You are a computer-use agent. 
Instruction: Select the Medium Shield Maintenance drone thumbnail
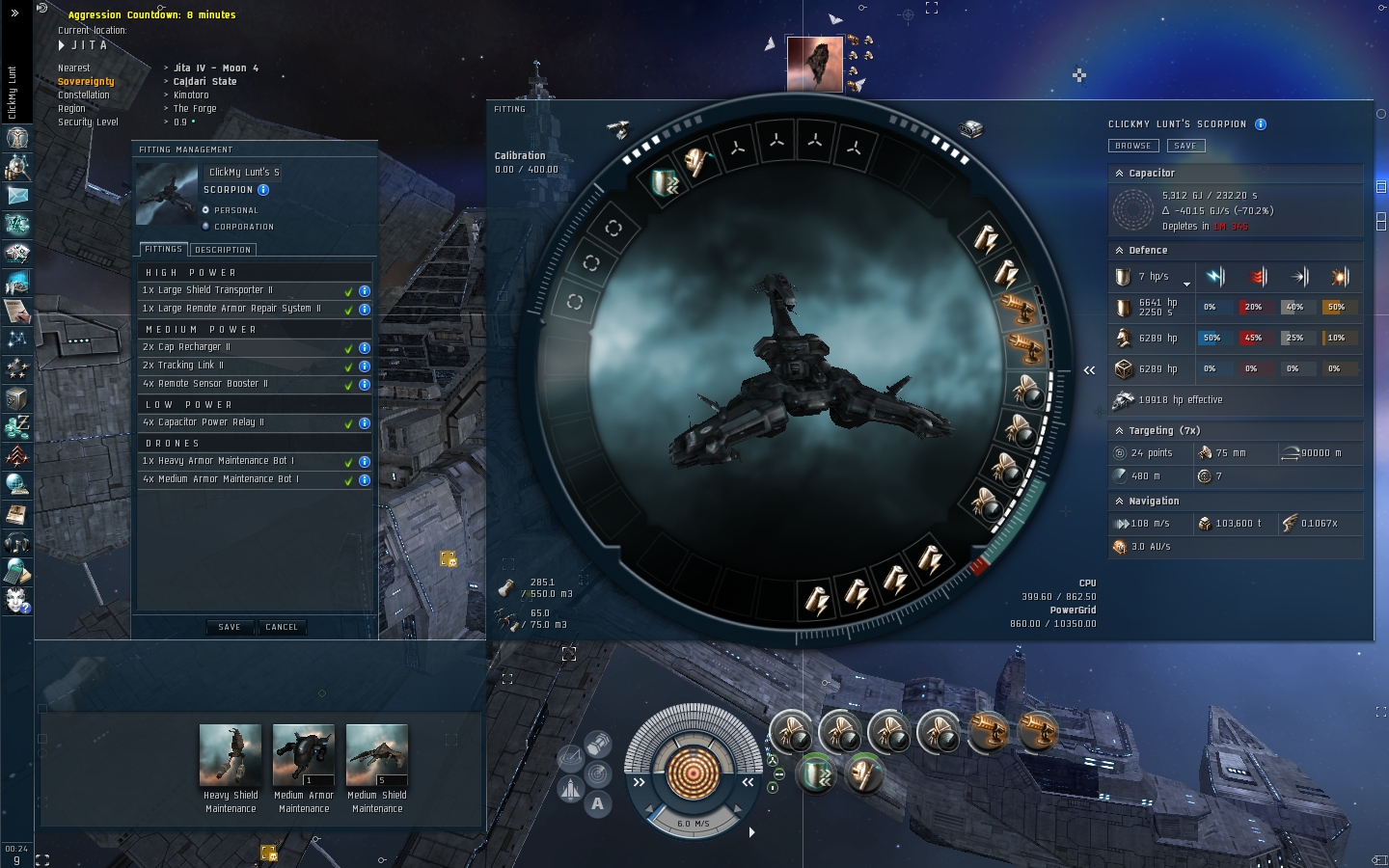pos(377,756)
